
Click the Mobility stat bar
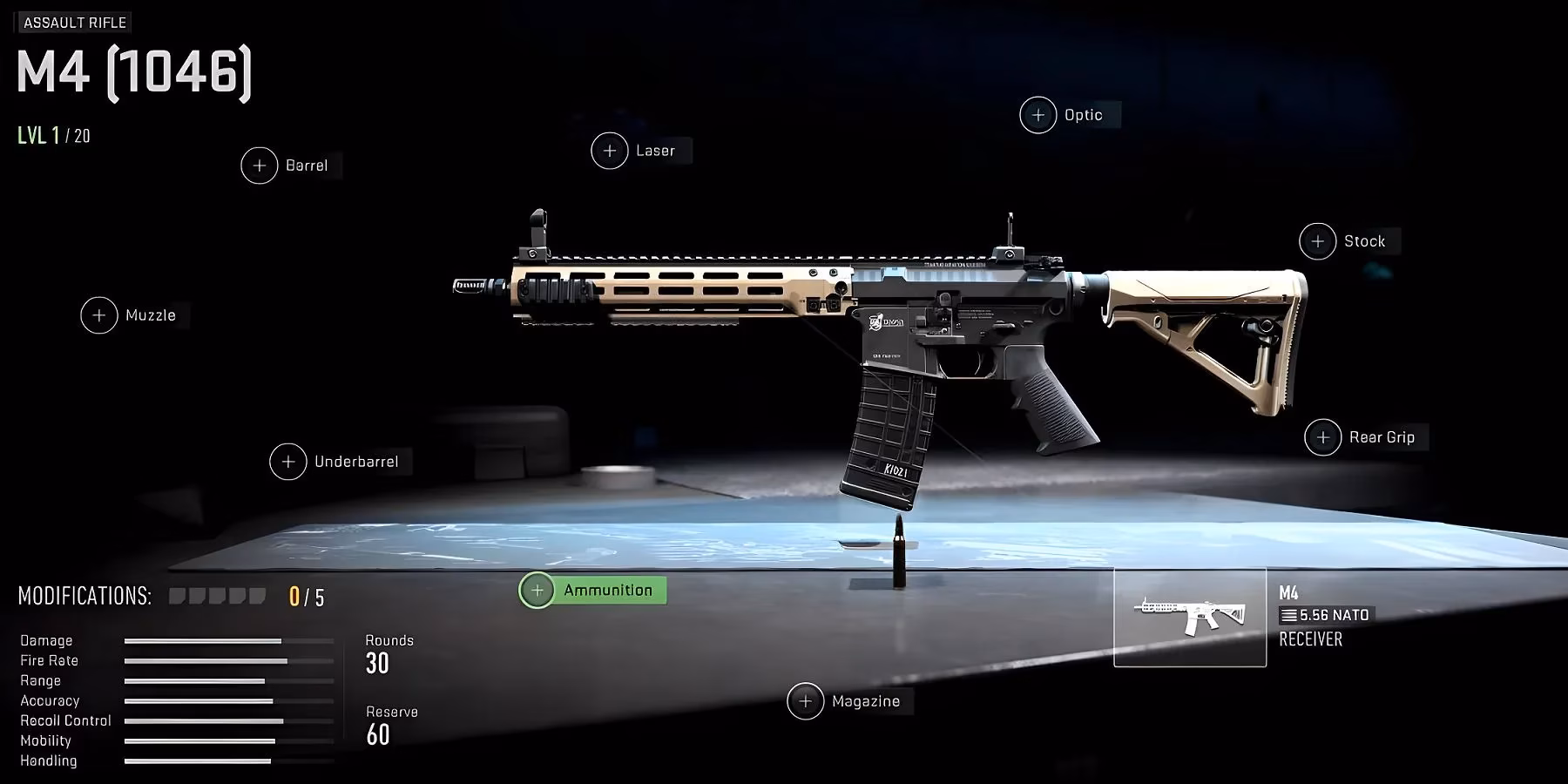point(200,740)
